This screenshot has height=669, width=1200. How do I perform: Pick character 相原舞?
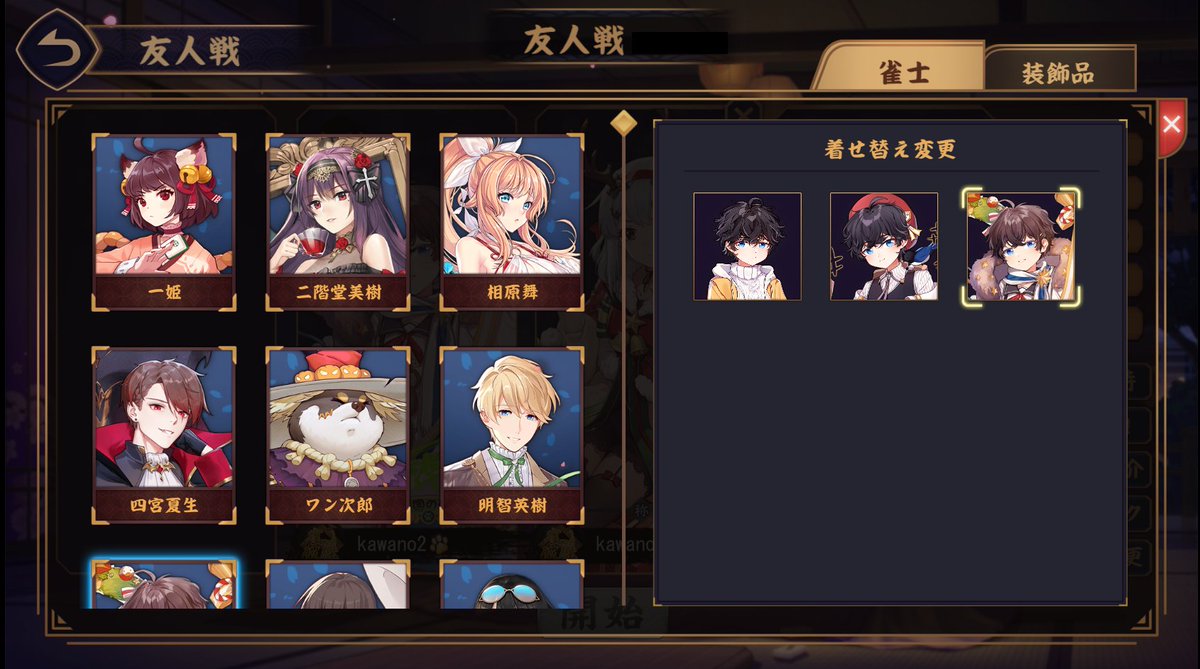(512, 221)
